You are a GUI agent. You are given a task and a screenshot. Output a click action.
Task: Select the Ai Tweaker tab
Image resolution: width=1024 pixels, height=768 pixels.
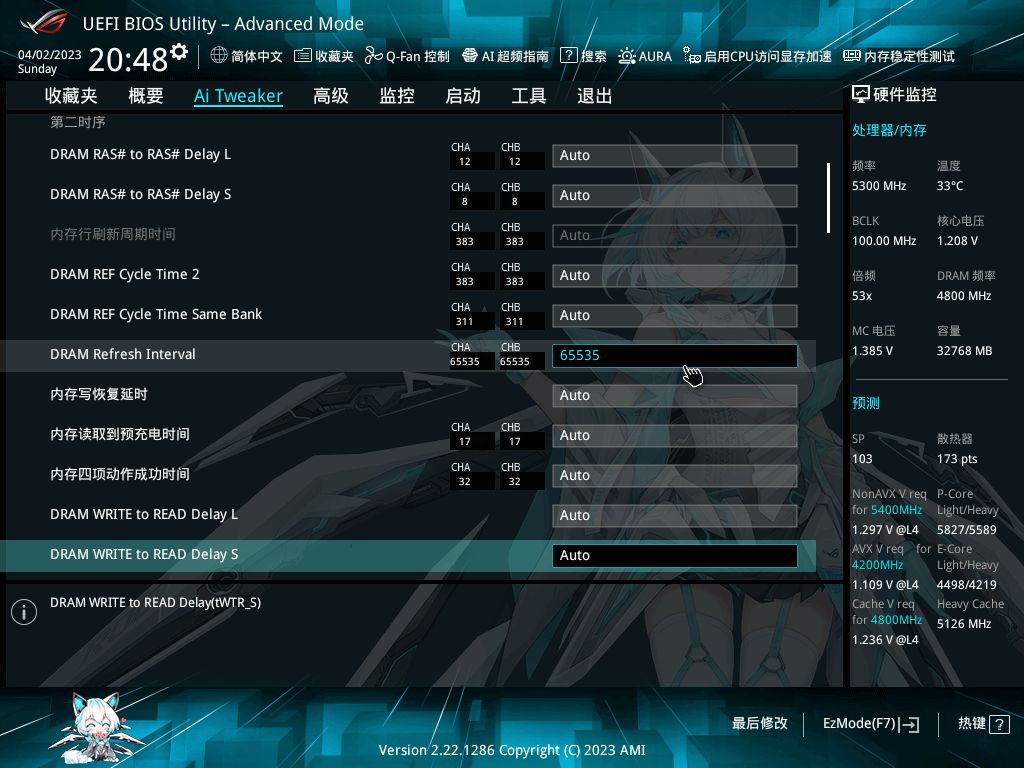coord(238,96)
